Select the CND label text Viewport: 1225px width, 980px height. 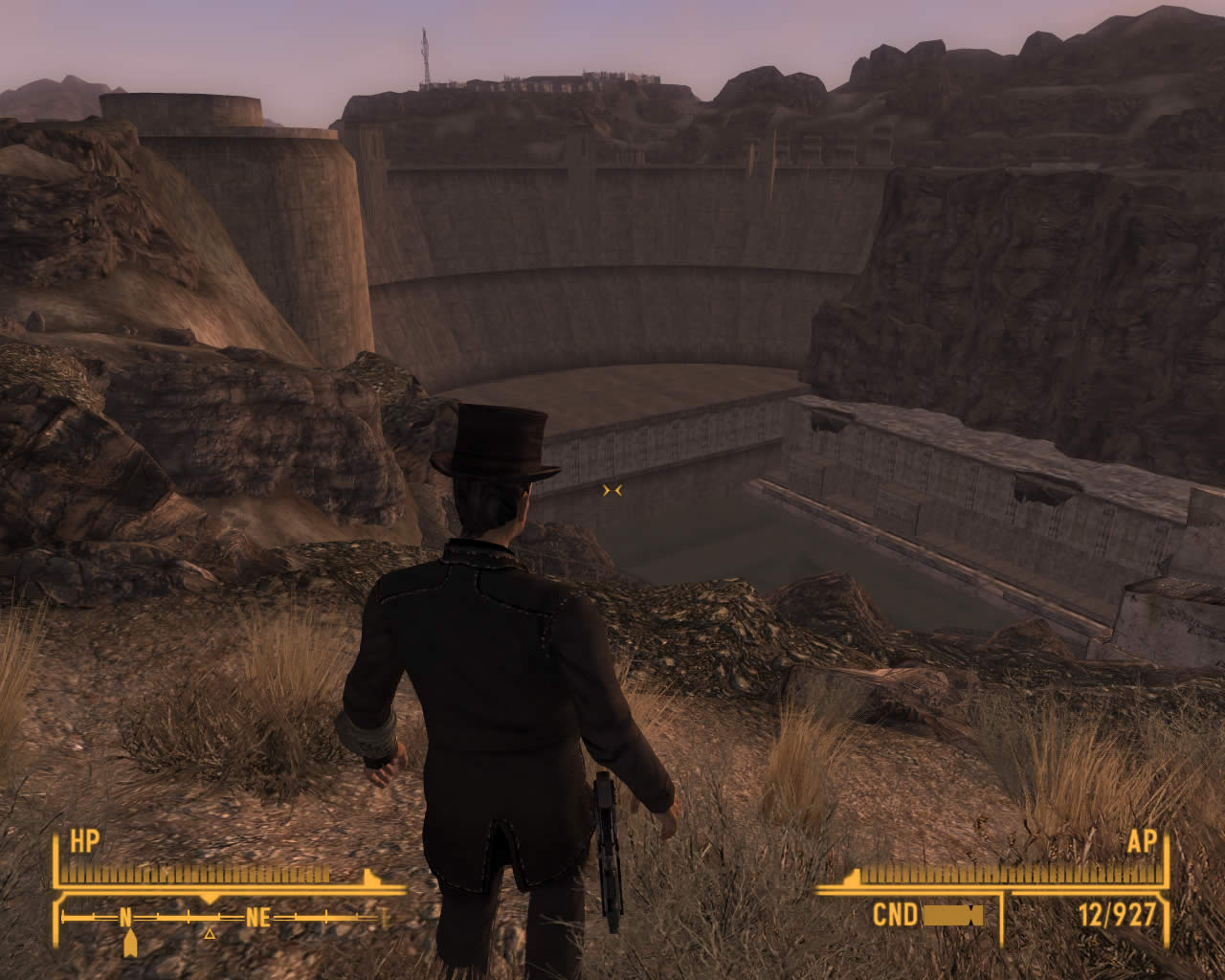[x=895, y=913]
